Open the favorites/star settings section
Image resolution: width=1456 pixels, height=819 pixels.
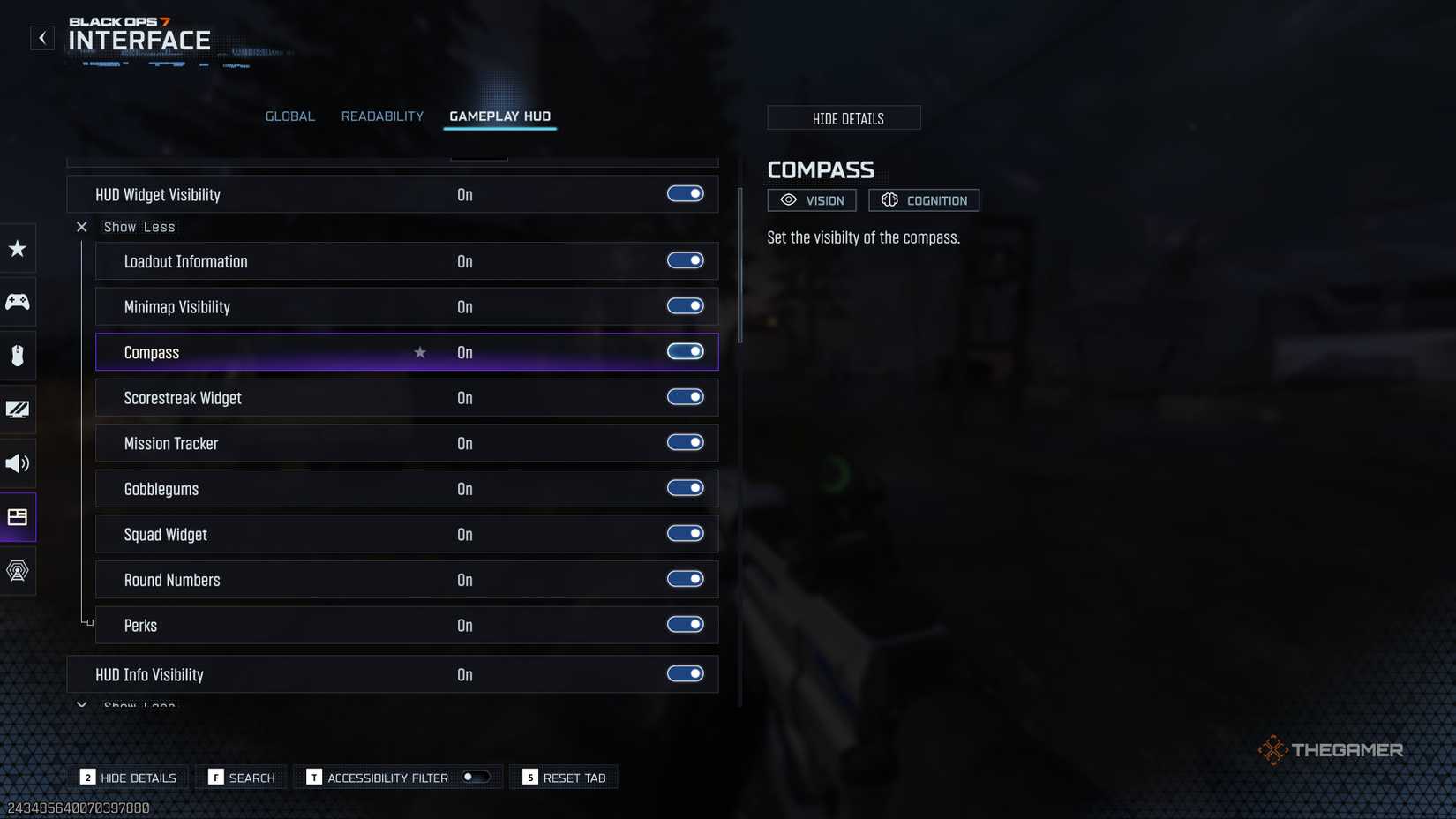[17, 249]
